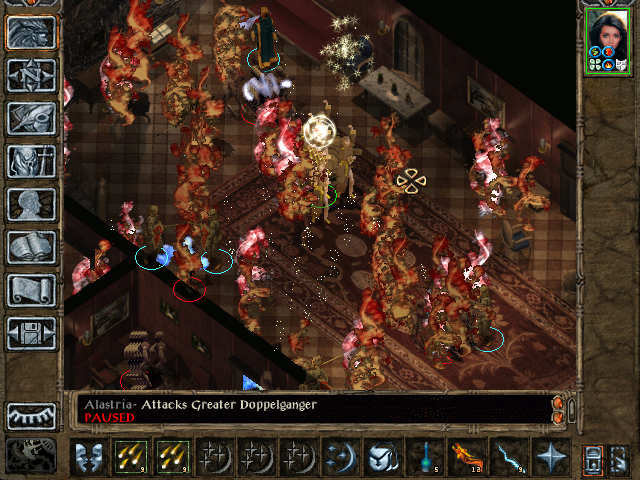
Task: Toggle party AI lantern button
Action: [x=620, y=457]
